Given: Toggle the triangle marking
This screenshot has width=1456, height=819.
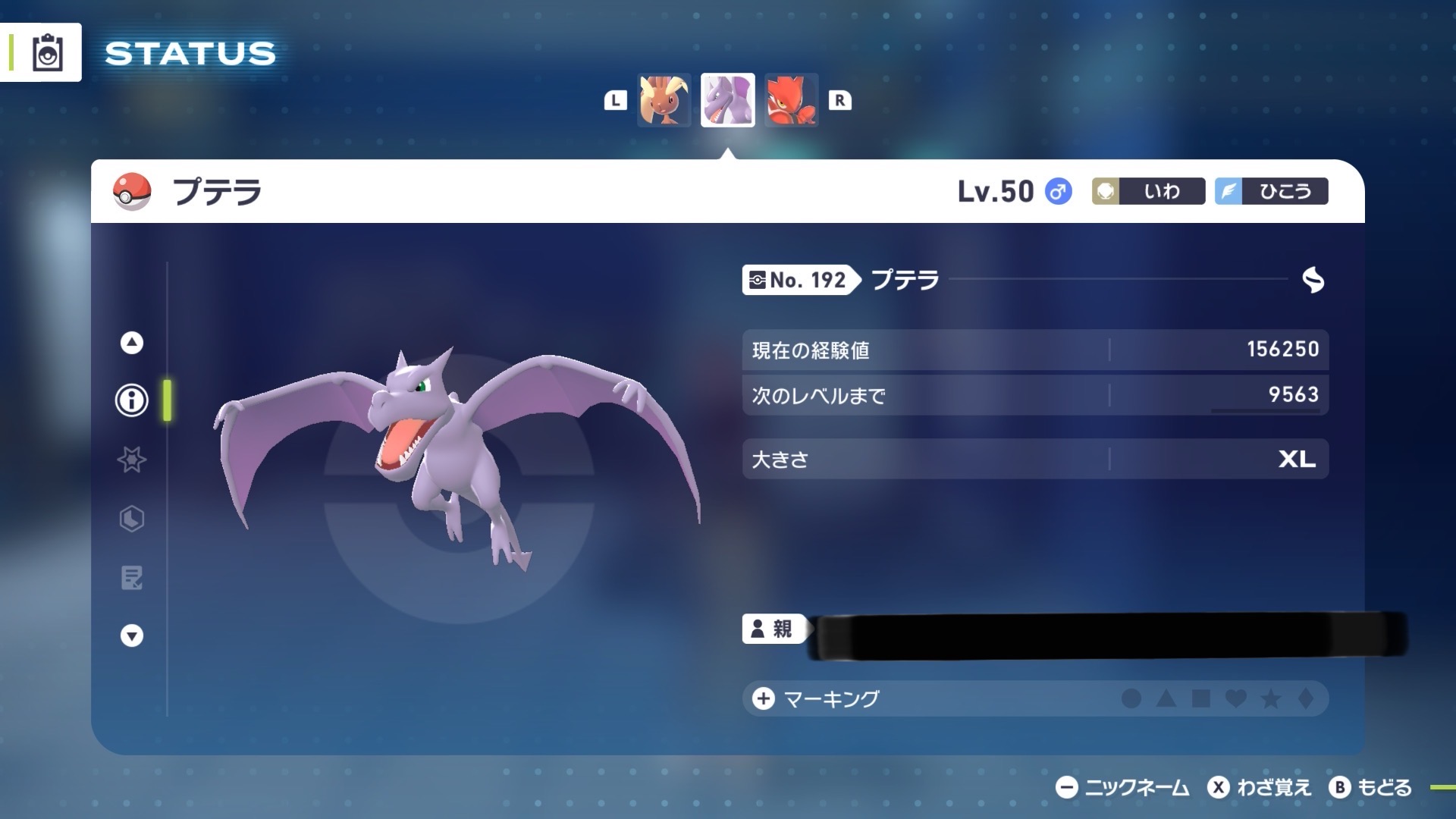Looking at the screenshot, I should pos(1166,698).
